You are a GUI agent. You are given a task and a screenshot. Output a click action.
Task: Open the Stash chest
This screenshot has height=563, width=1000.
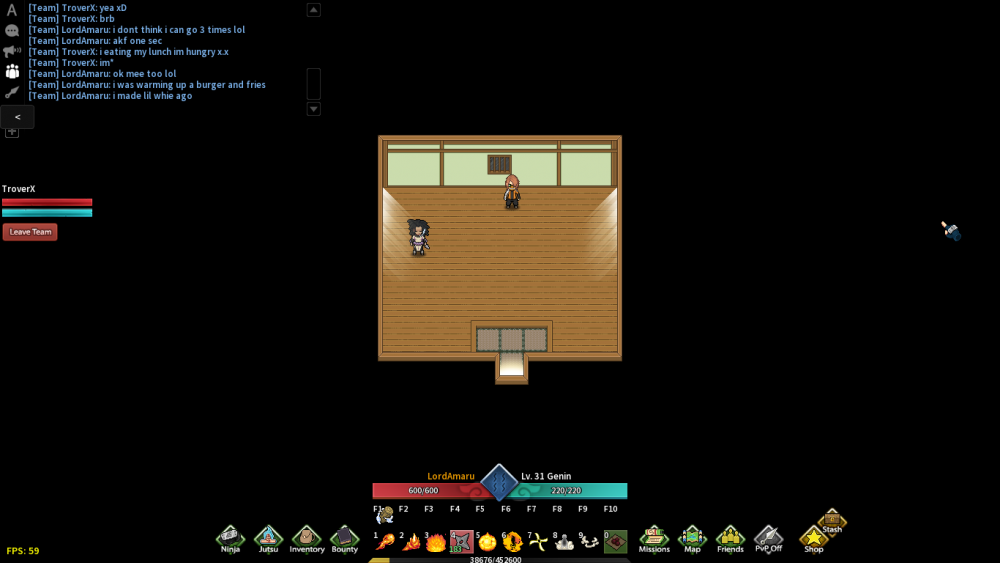(x=832, y=521)
